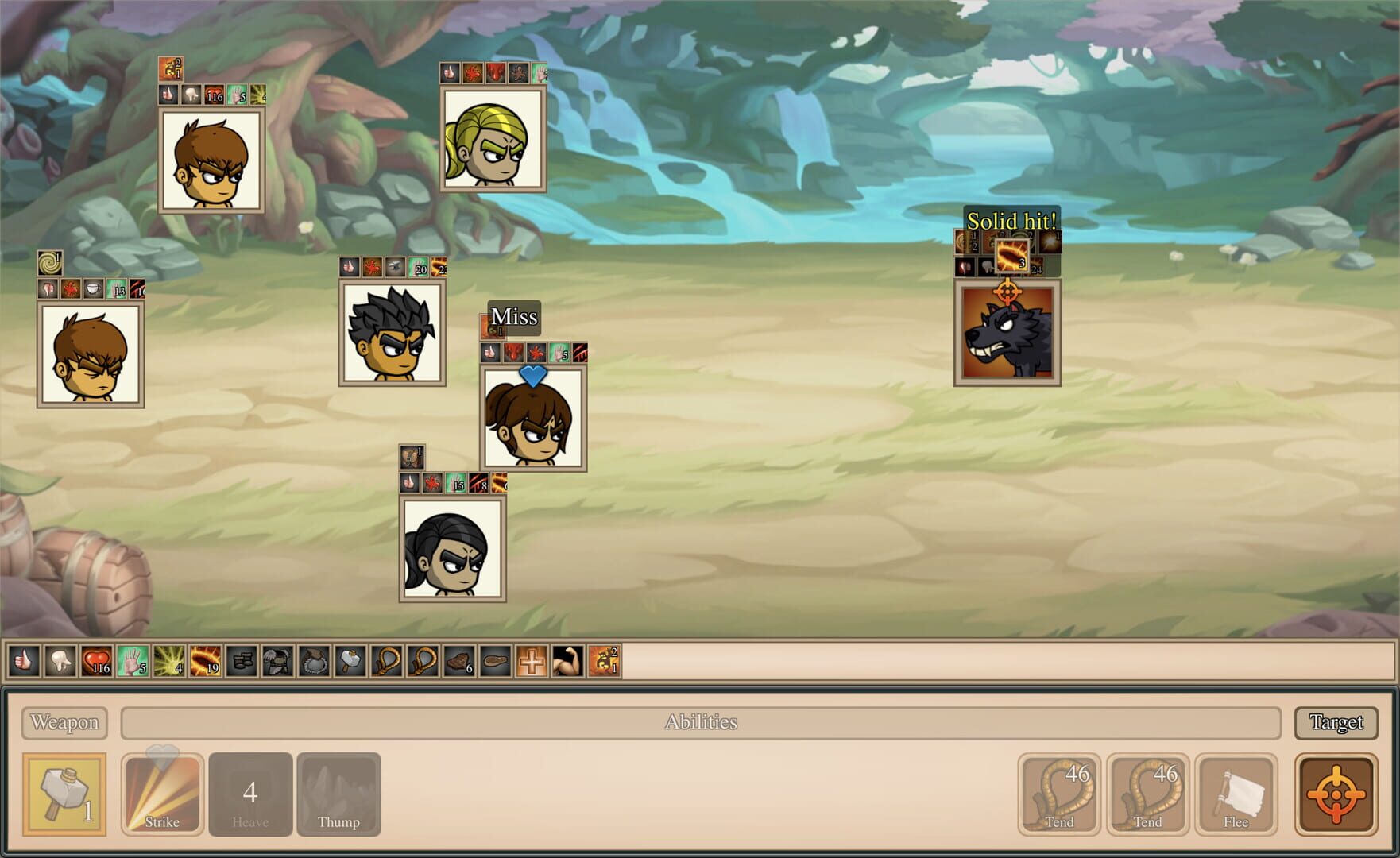The width and height of the screenshot is (1400, 858).
Task: Click the Flee white flag button
Action: click(x=1236, y=794)
